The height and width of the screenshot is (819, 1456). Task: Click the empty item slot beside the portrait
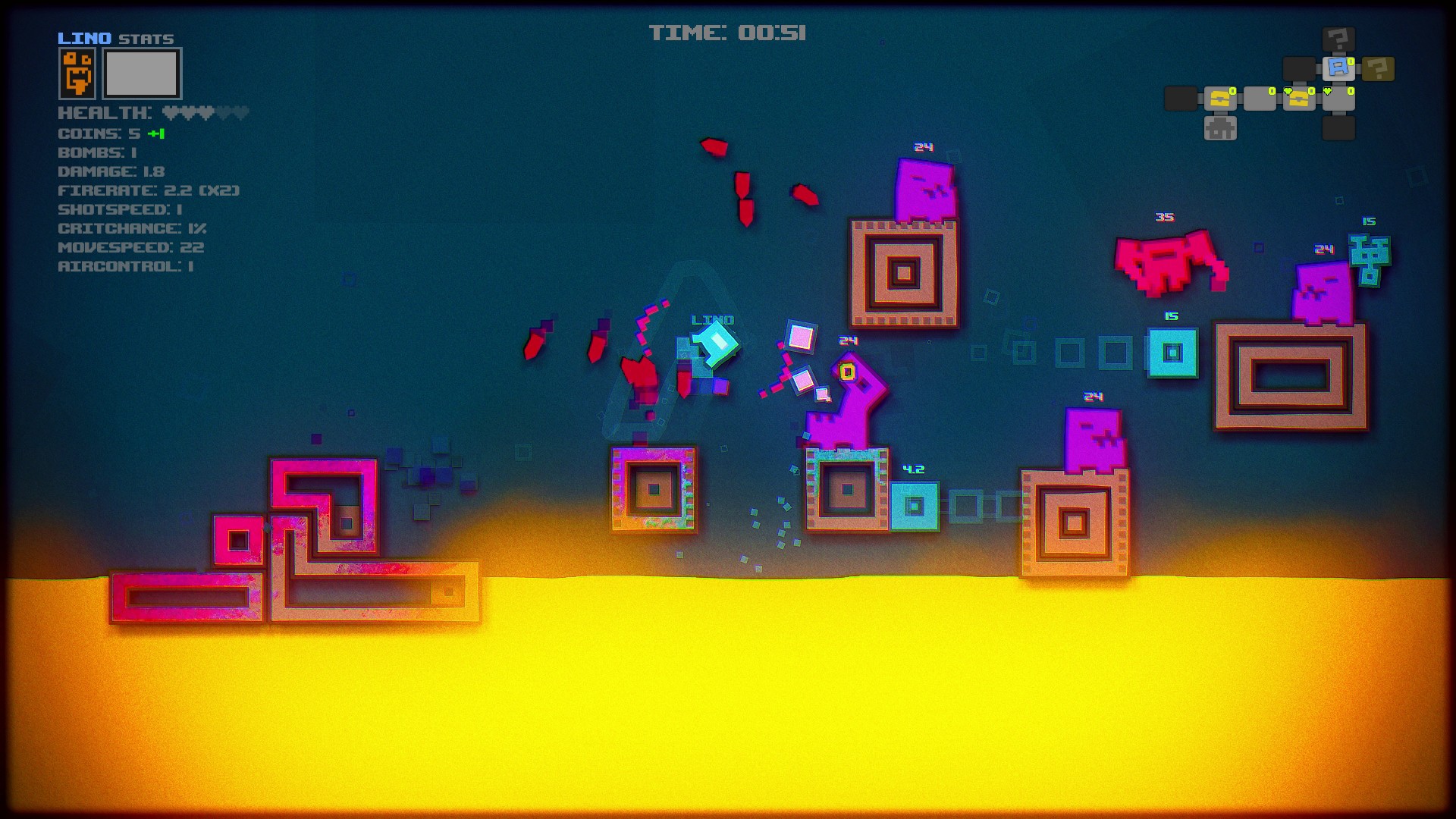click(x=140, y=73)
